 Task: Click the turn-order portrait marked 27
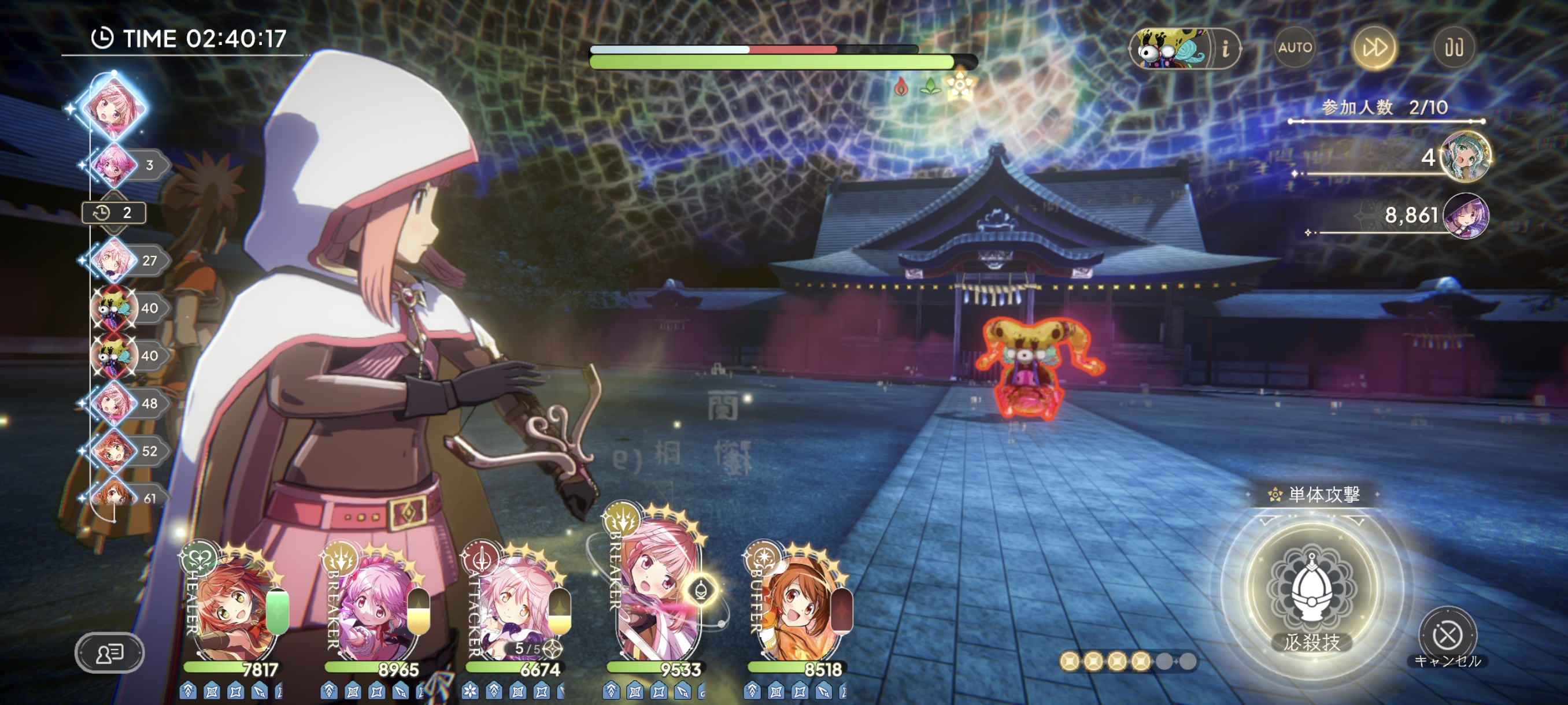[x=114, y=261]
